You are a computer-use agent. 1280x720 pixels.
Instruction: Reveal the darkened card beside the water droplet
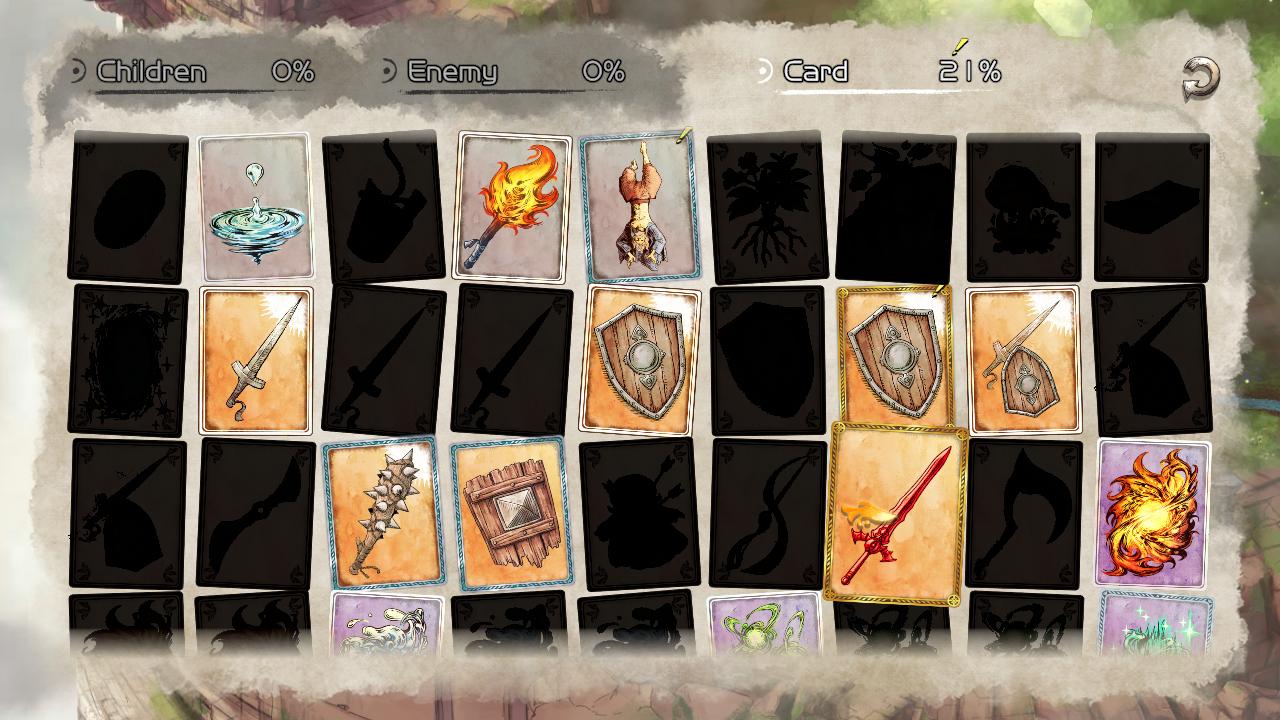point(128,205)
